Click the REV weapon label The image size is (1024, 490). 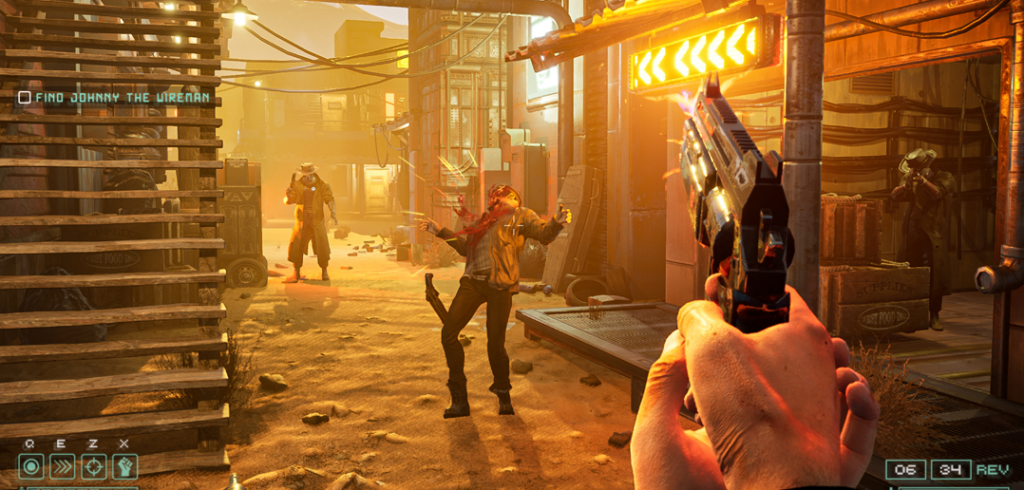[x=993, y=469]
